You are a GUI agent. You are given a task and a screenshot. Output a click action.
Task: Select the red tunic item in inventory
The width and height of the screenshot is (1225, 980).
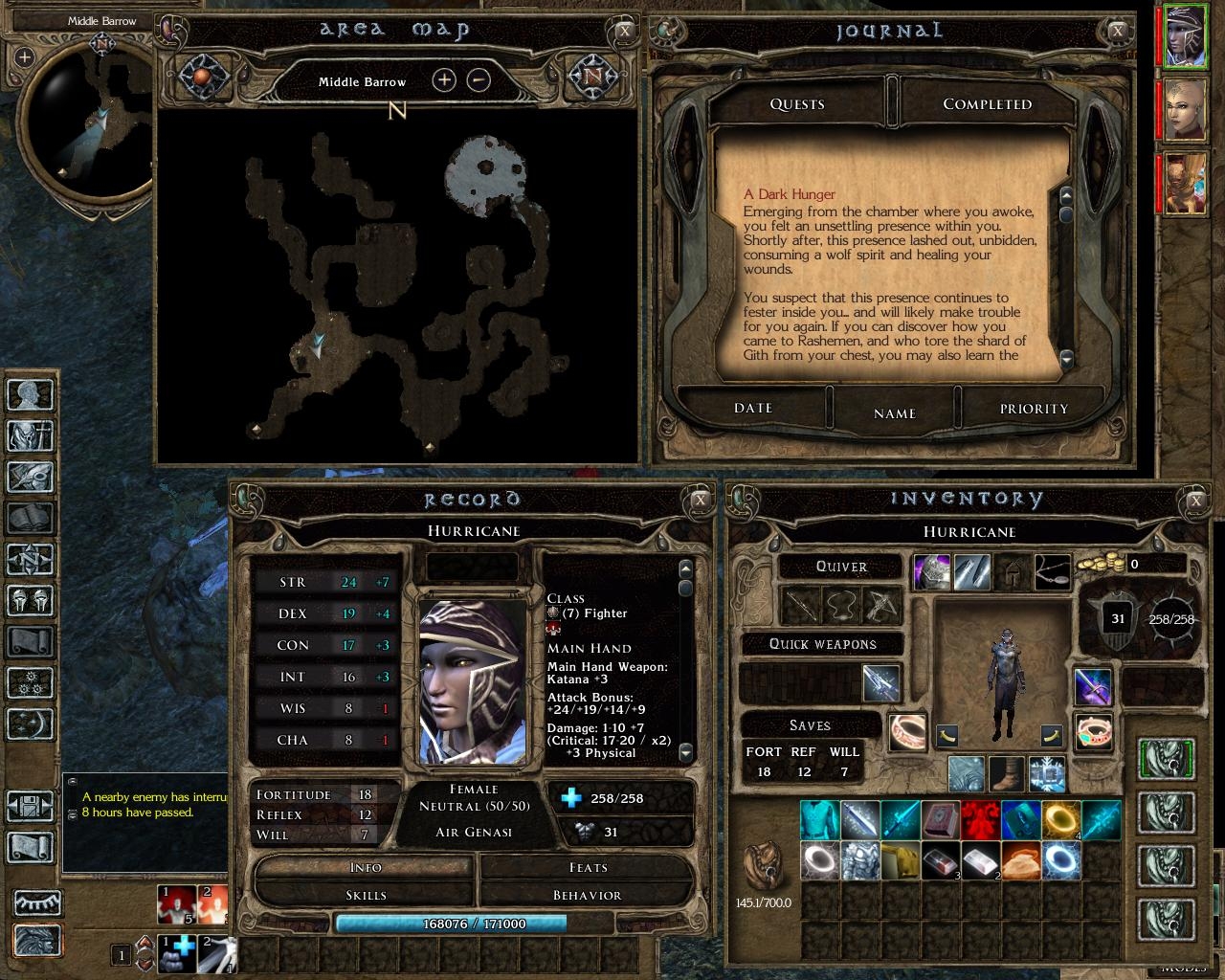[x=981, y=820]
